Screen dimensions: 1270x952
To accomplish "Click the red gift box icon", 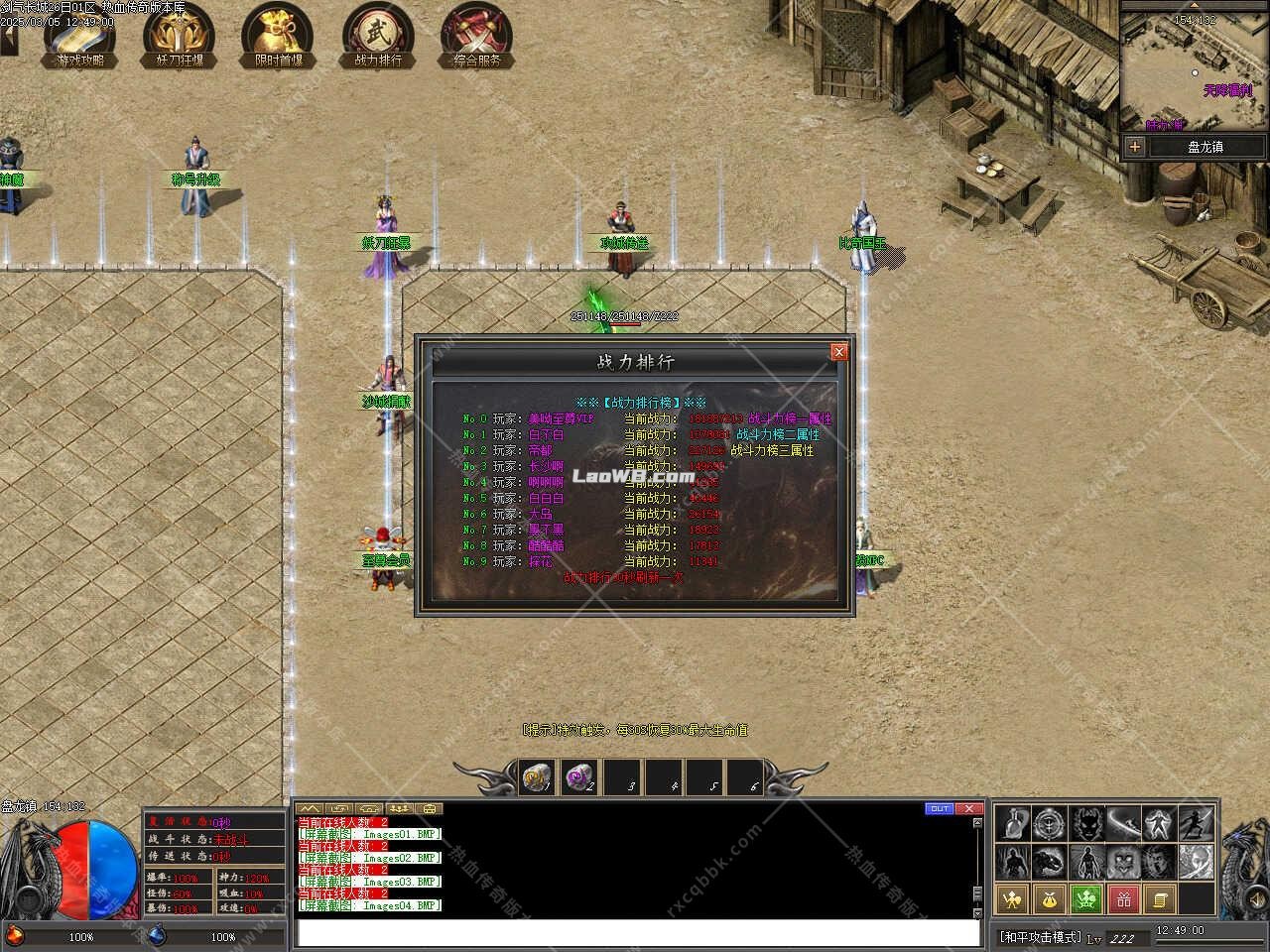I will pos(1123,900).
